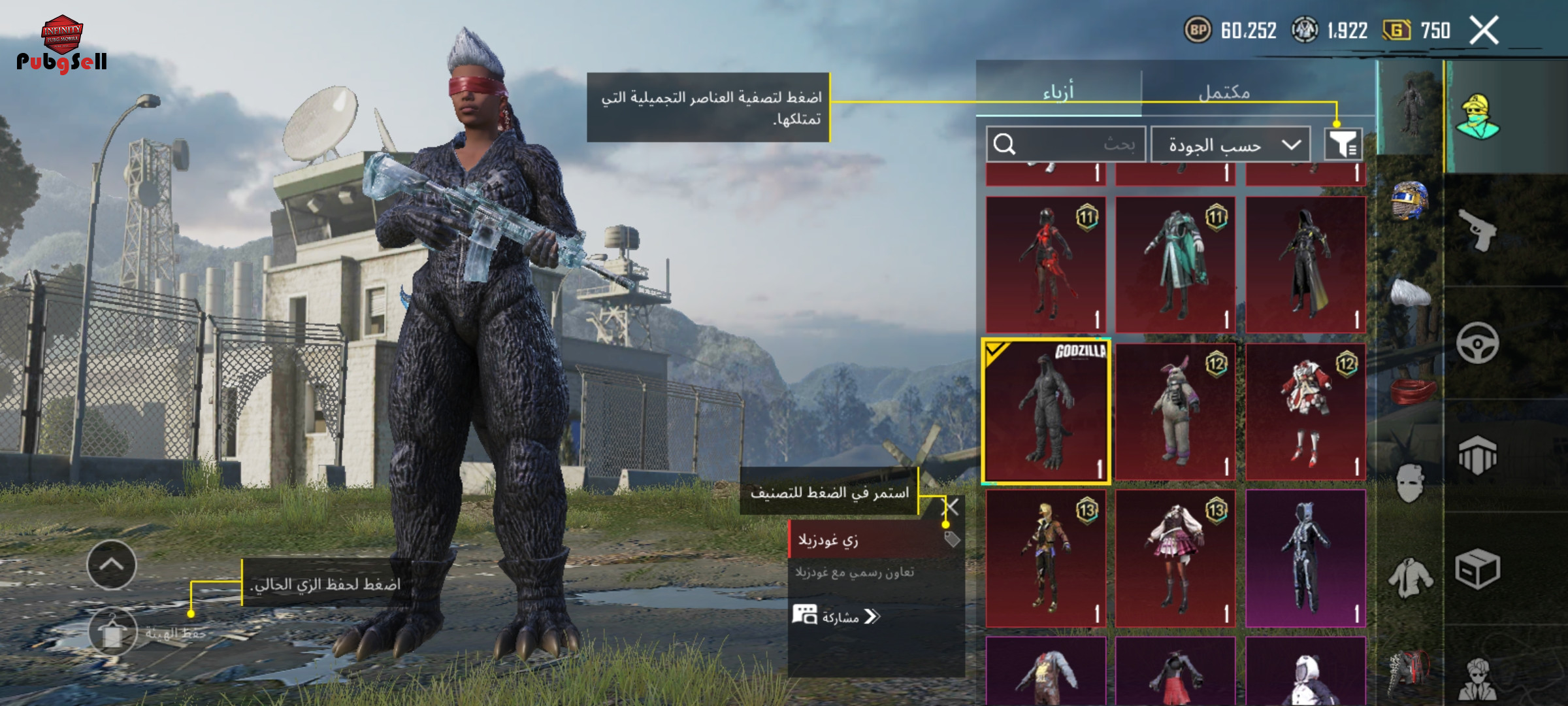The width and height of the screenshot is (1568, 706).
Task: Pick the teal coat outfit tile
Action: click(x=1175, y=265)
